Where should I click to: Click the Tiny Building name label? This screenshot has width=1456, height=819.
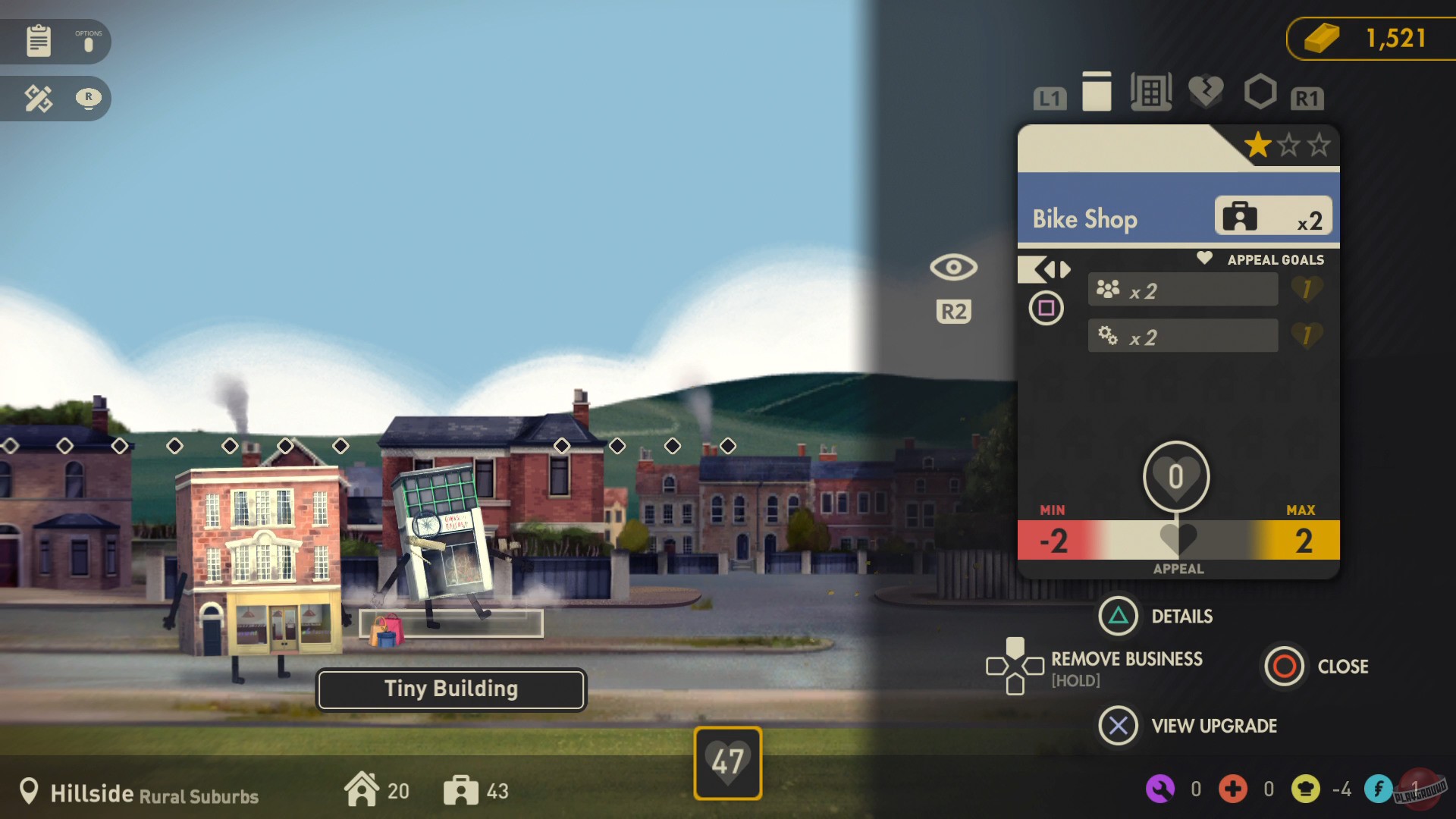click(450, 689)
